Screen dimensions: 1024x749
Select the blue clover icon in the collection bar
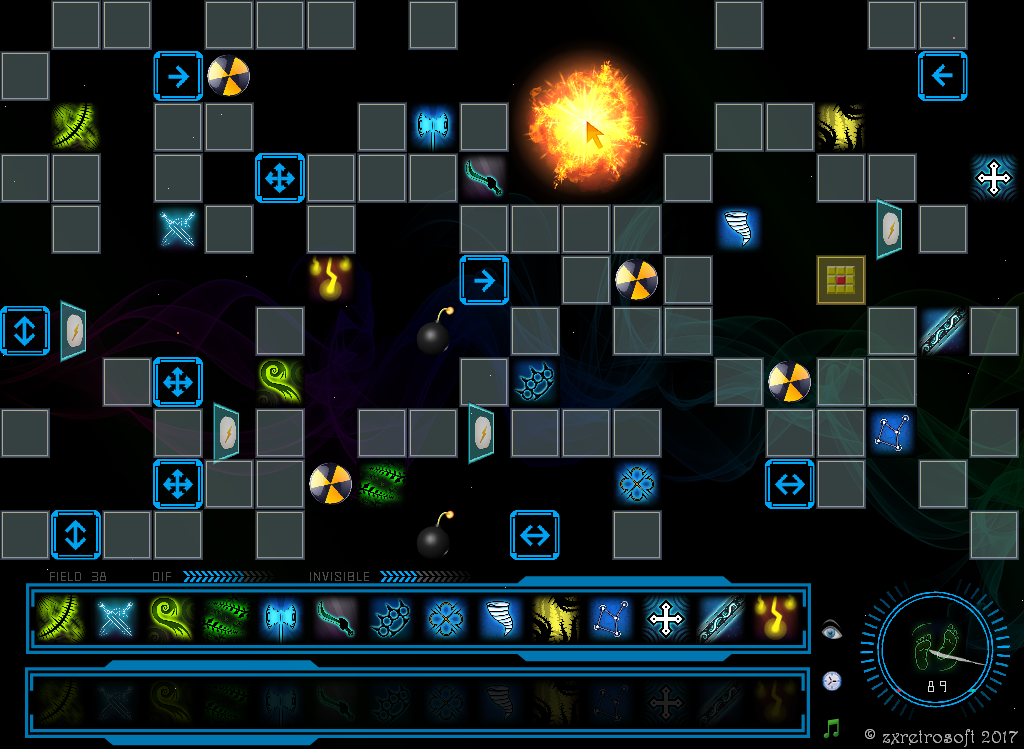pyautogui.click(x=444, y=619)
